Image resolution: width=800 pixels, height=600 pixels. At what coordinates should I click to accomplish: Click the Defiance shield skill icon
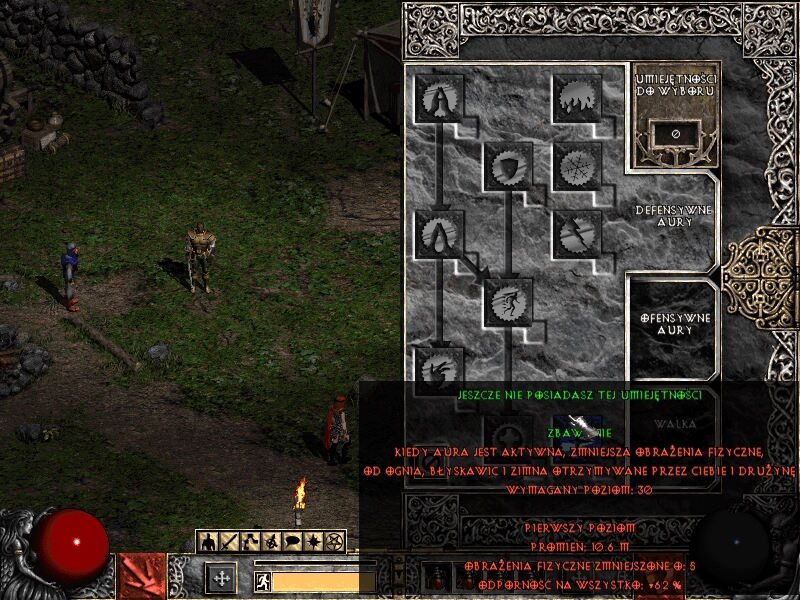(508, 167)
